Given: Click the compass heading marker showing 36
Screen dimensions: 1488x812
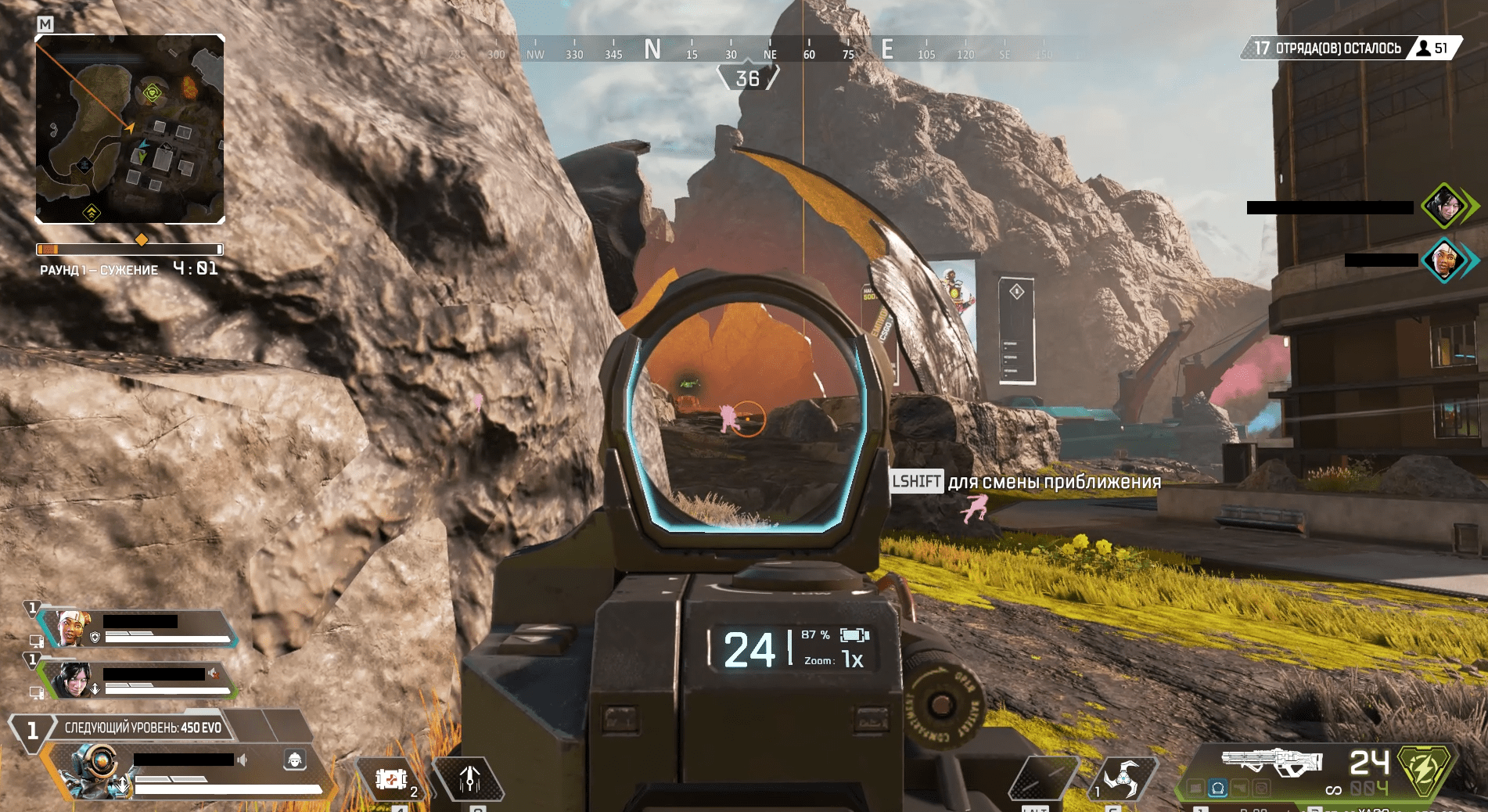Looking at the screenshot, I should [x=748, y=77].
